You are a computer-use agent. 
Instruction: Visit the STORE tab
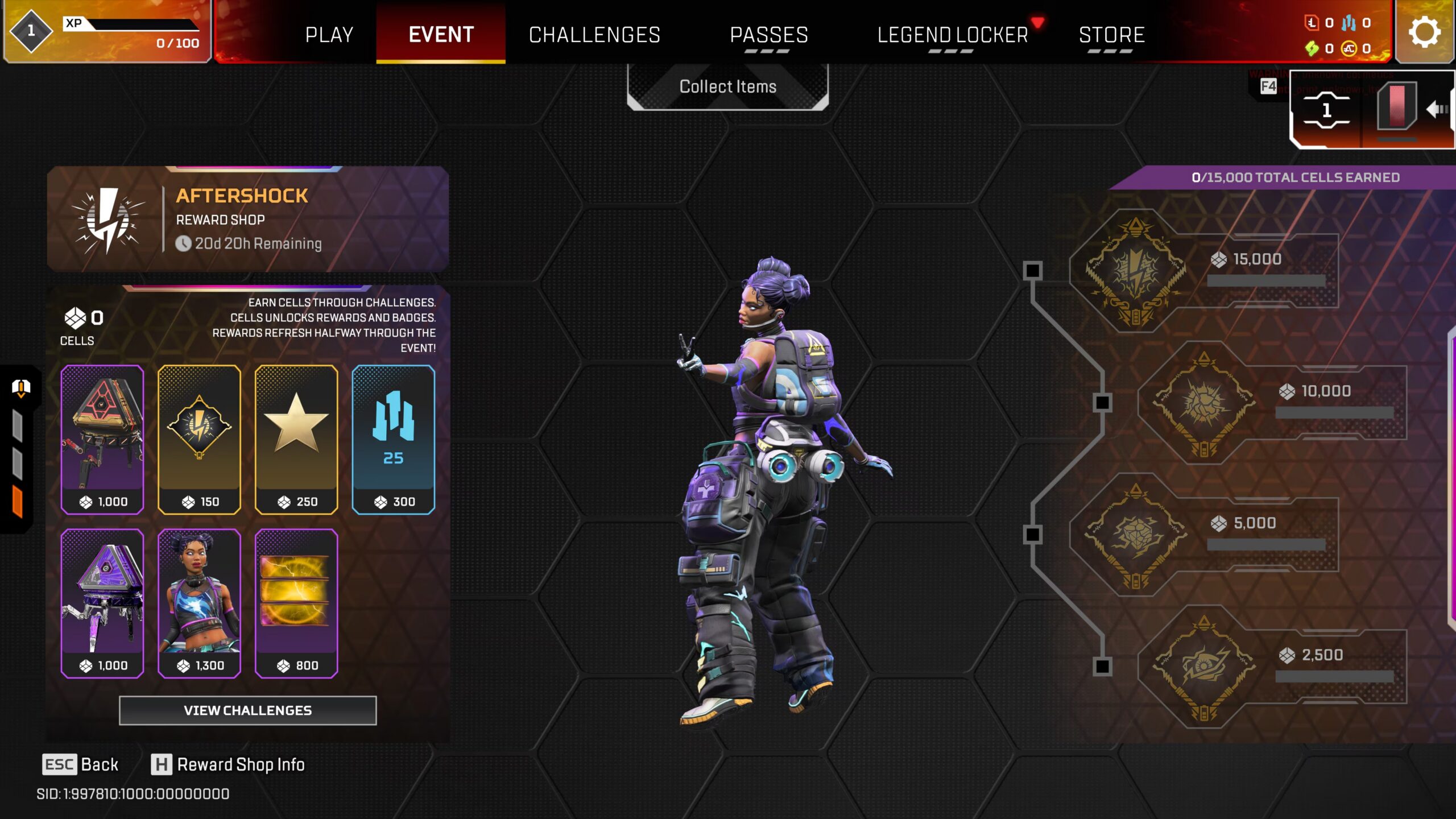pos(1111,35)
